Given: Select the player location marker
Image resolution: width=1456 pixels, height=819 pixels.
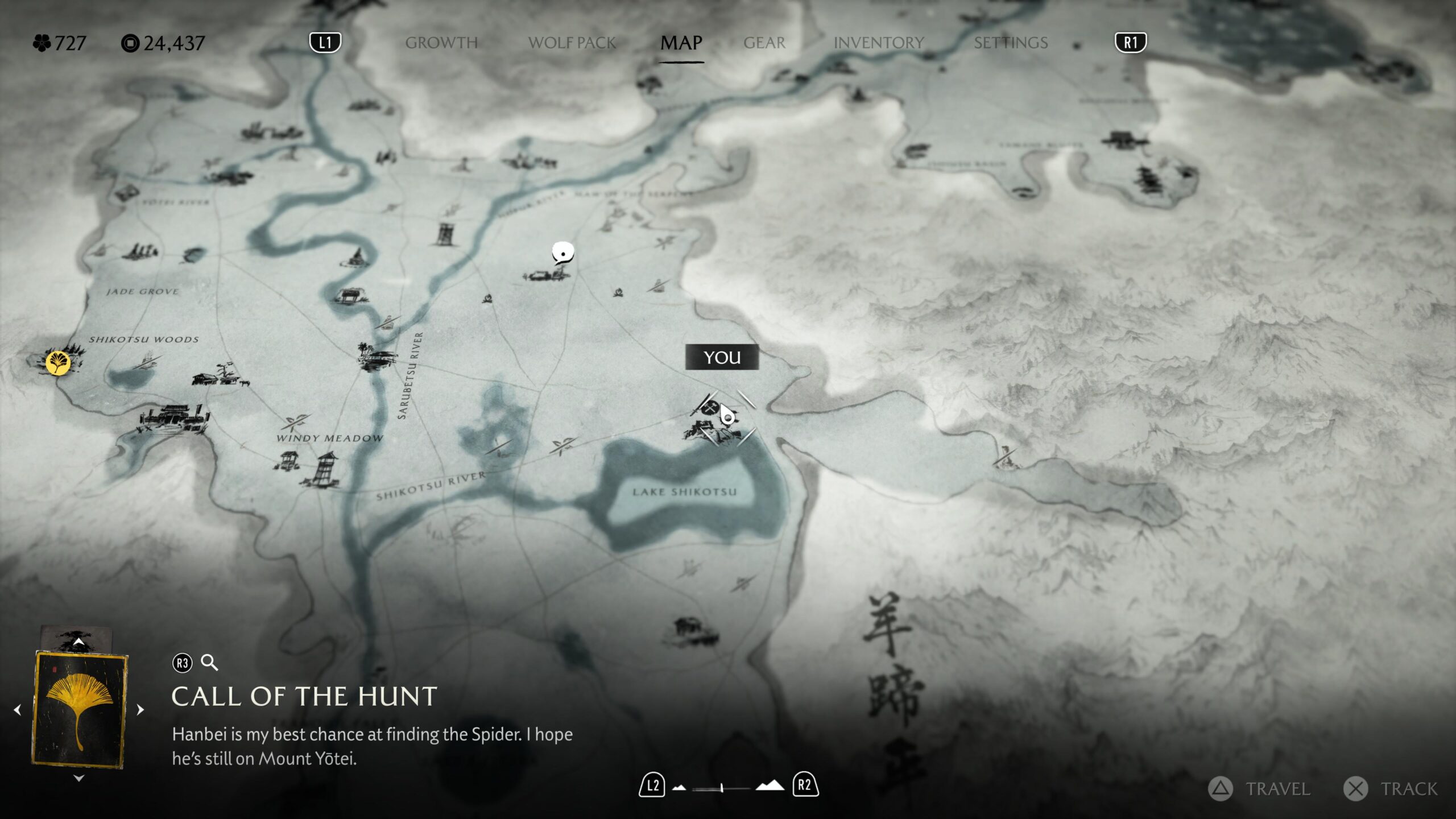Looking at the screenshot, I should [727, 416].
